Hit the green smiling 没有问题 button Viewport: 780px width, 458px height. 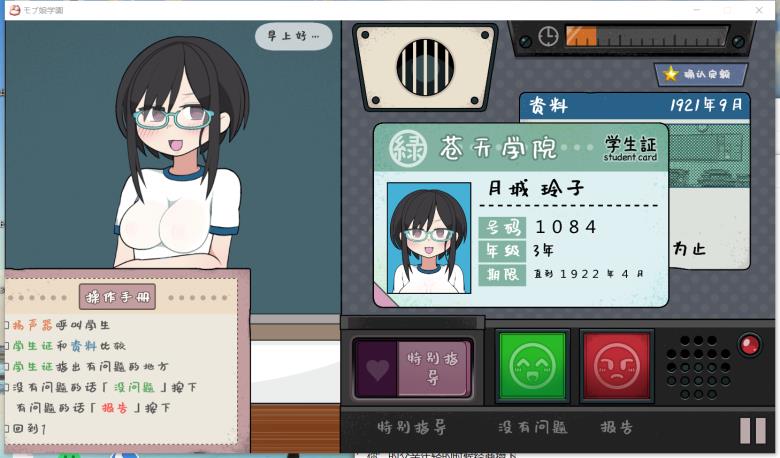[532, 366]
